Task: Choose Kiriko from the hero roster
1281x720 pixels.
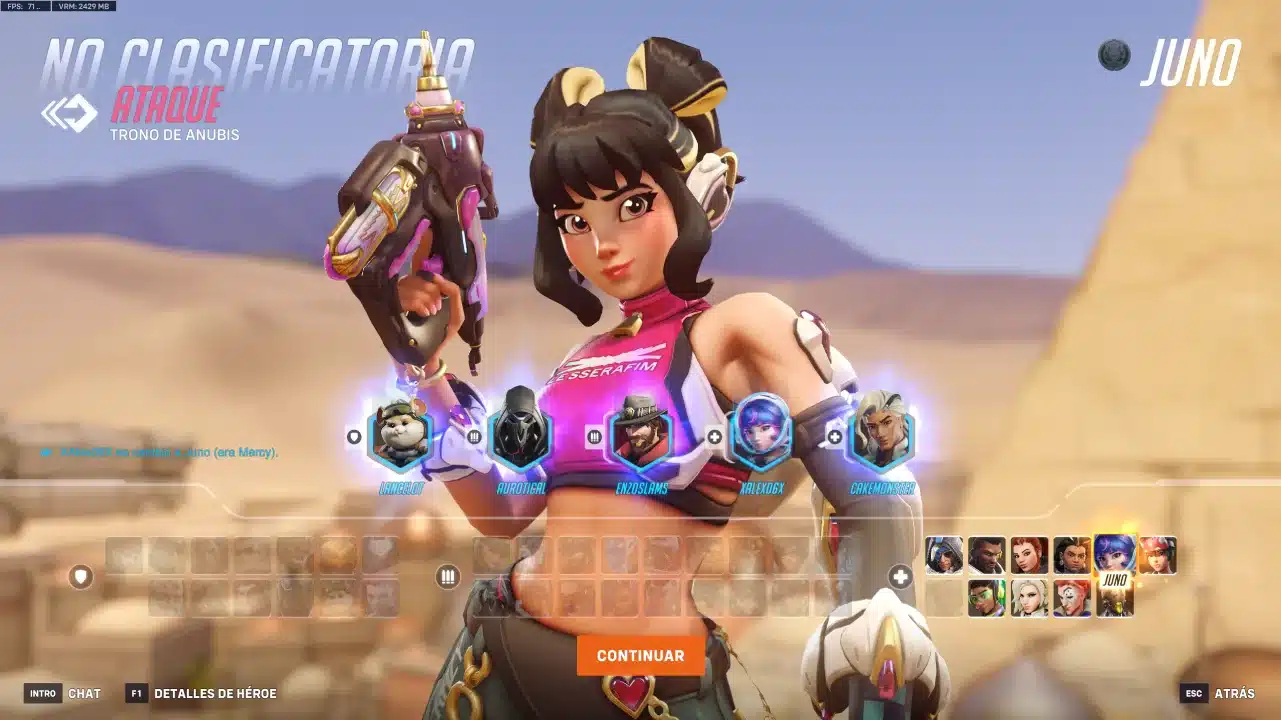Action: (x=1157, y=555)
